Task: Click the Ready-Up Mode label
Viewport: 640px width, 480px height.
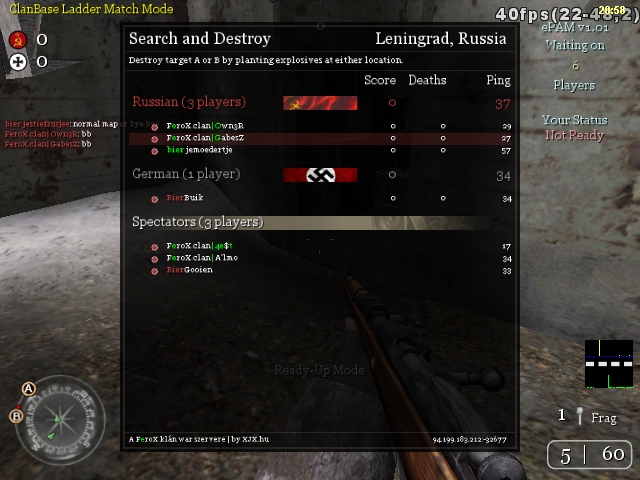Action: click(320, 370)
